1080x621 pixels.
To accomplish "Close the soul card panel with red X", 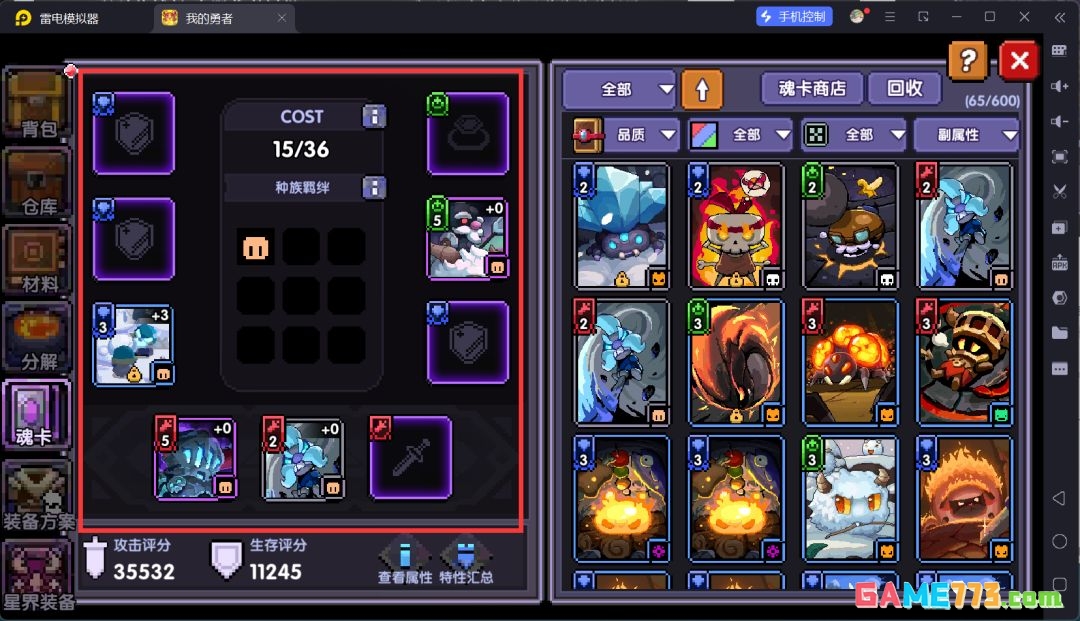I will [x=1019, y=61].
